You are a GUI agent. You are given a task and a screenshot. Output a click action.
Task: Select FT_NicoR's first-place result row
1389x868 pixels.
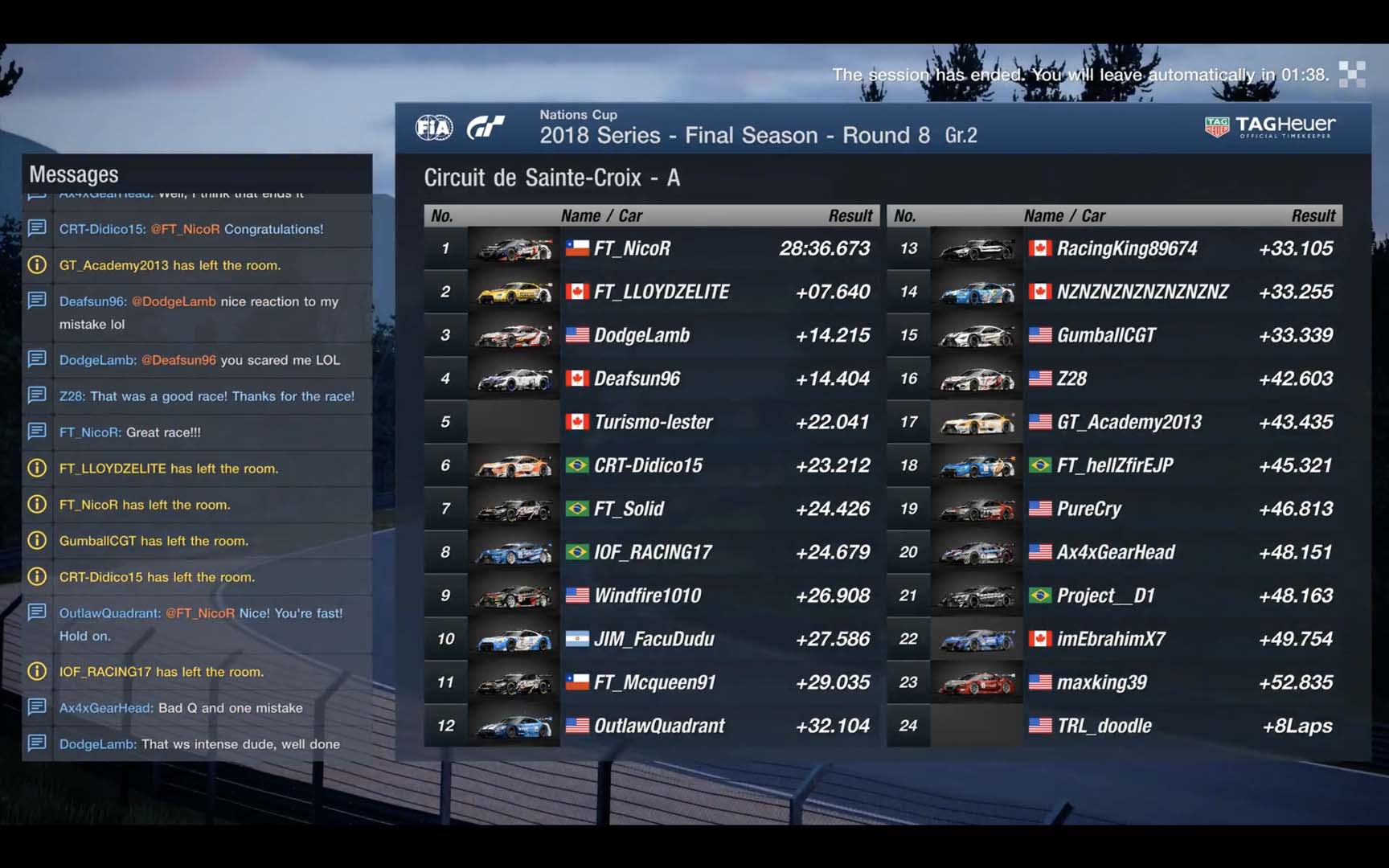coord(651,248)
